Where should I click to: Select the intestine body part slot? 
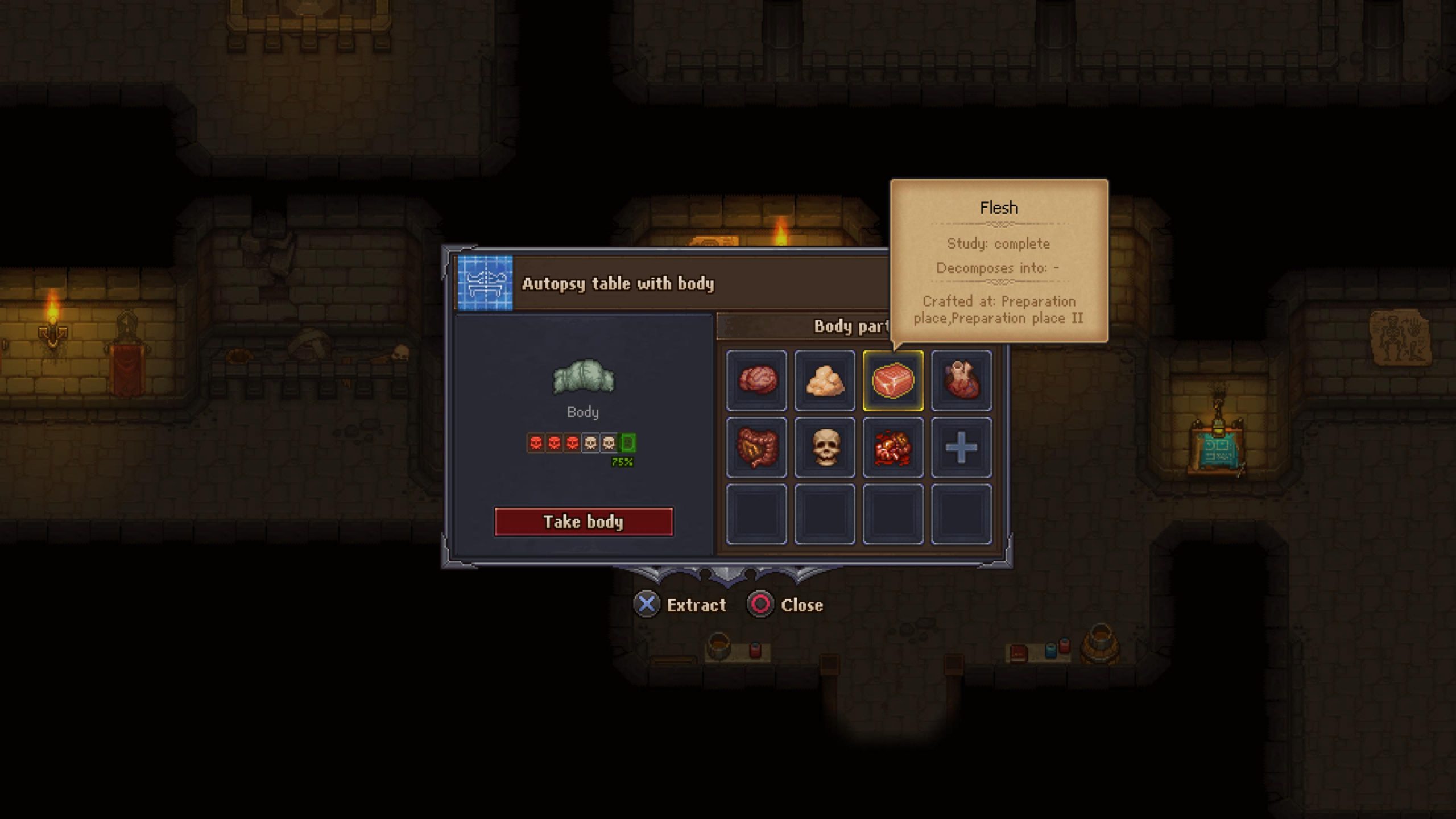pos(756,447)
